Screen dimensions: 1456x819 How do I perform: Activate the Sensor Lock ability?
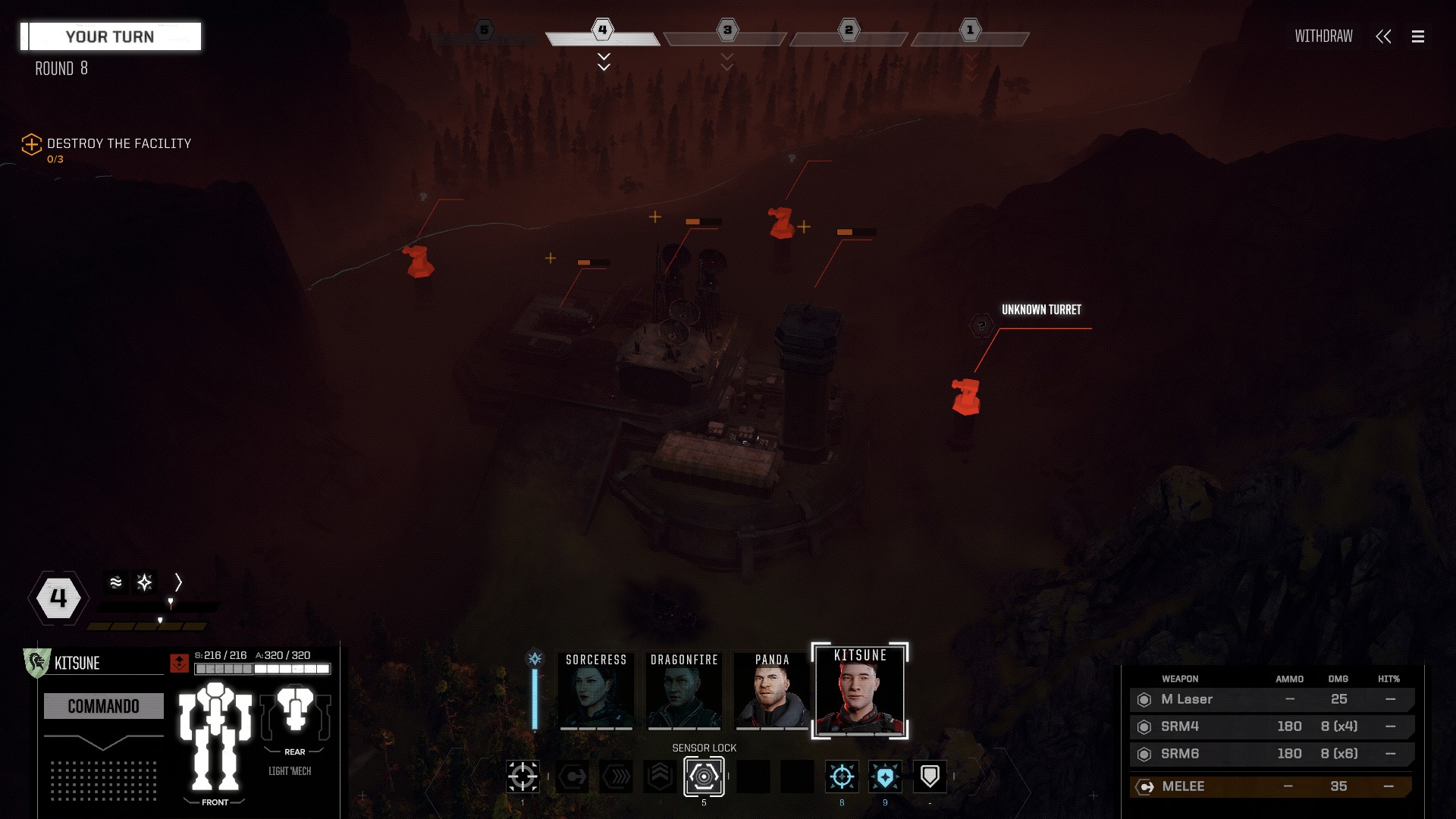pyautogui.click(x=704, y=777)
